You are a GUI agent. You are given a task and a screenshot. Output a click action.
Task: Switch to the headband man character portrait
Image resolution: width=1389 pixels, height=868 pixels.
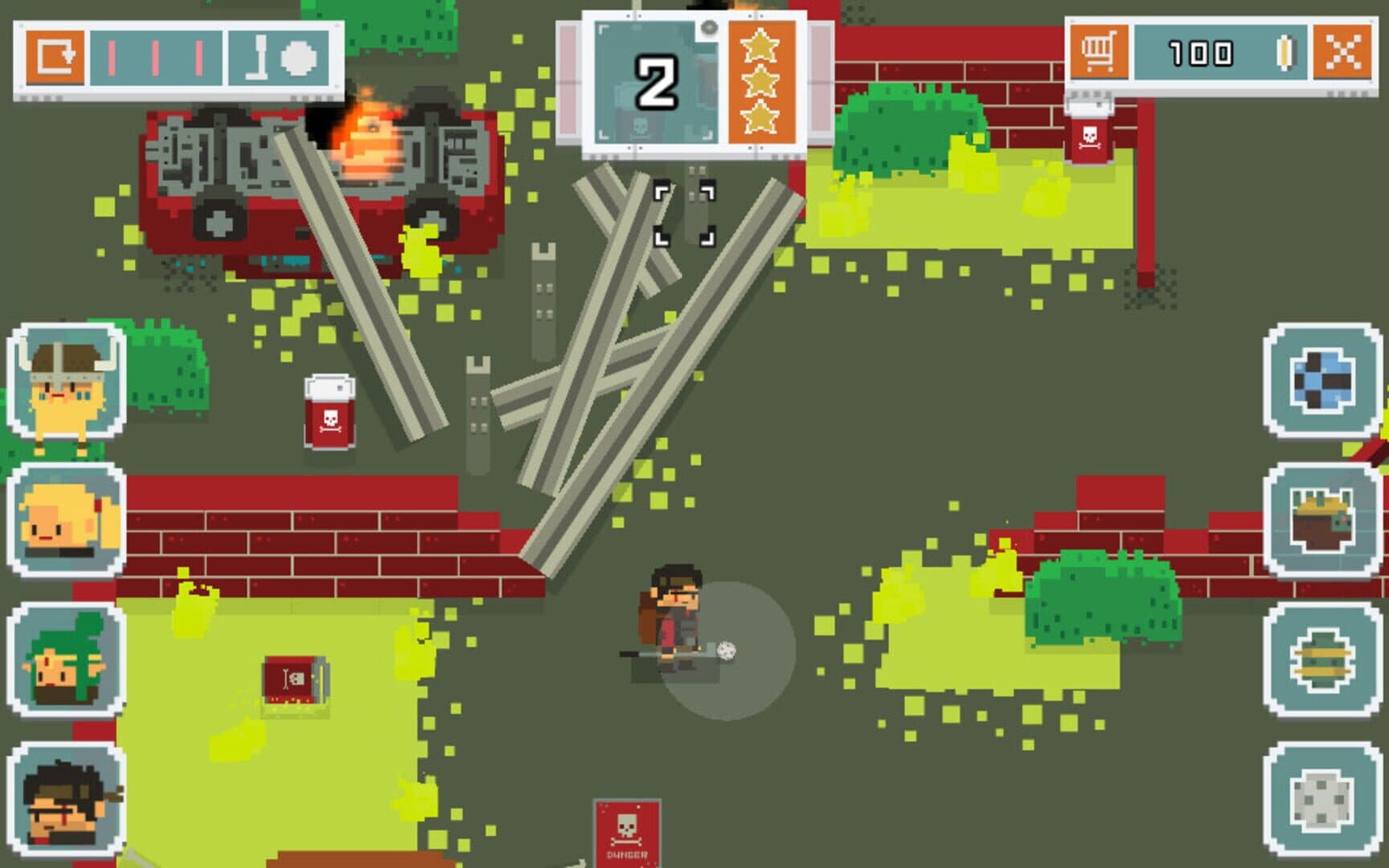tap(67, 799)
